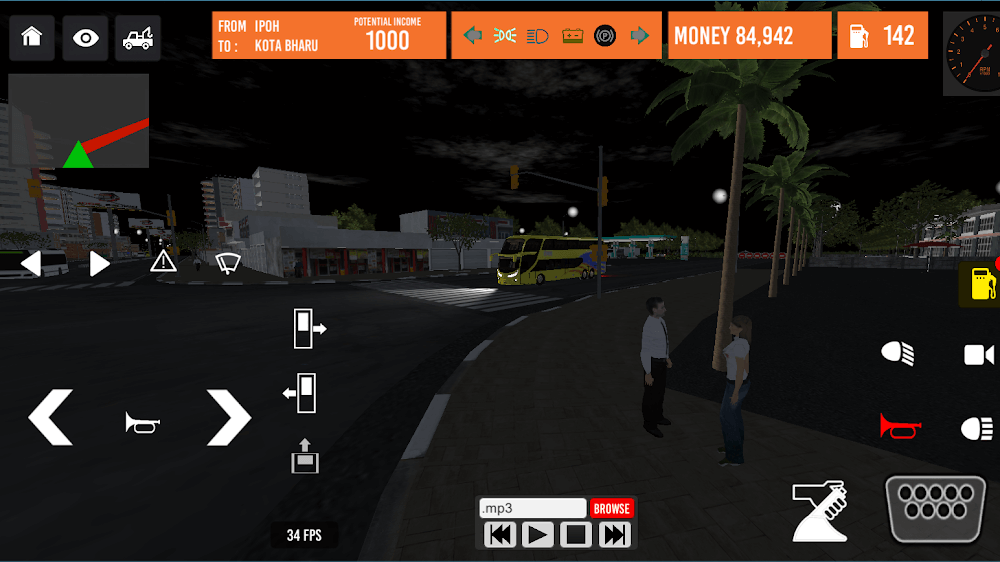
Task: Toggle the eye view button
Action: click(x=86, y=38)
